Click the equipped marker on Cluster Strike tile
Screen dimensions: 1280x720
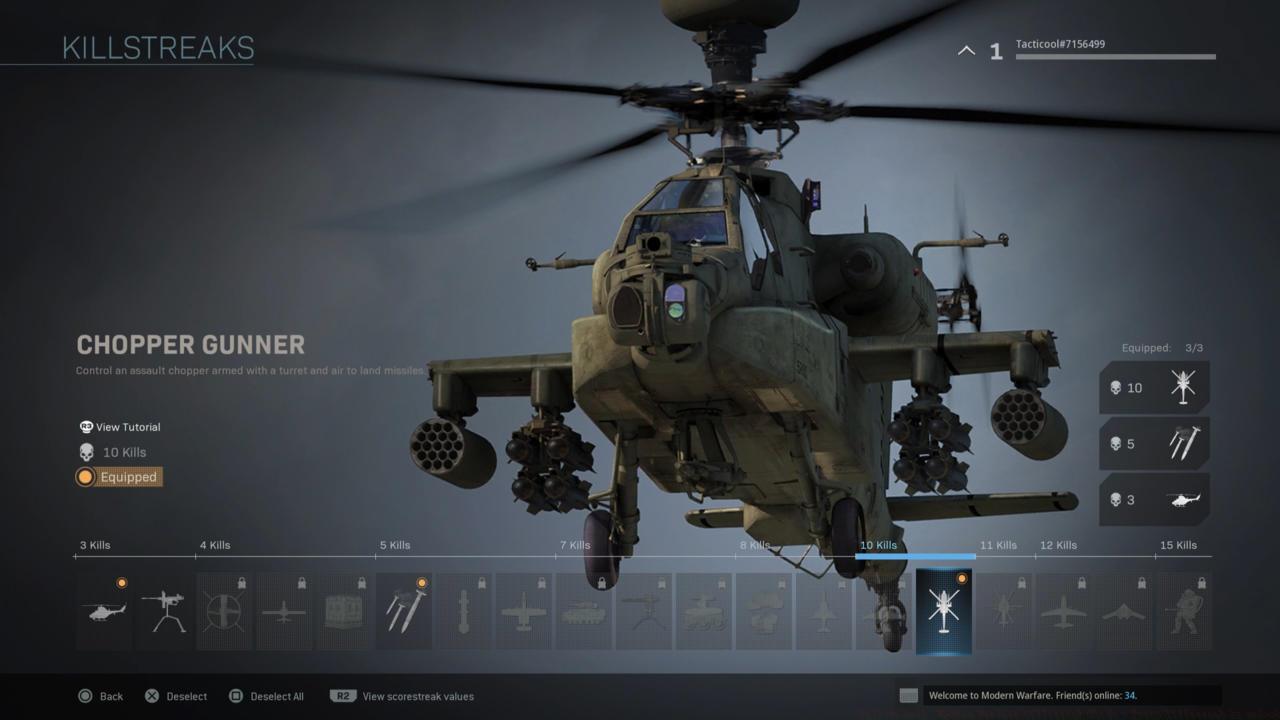pos(422,580)
